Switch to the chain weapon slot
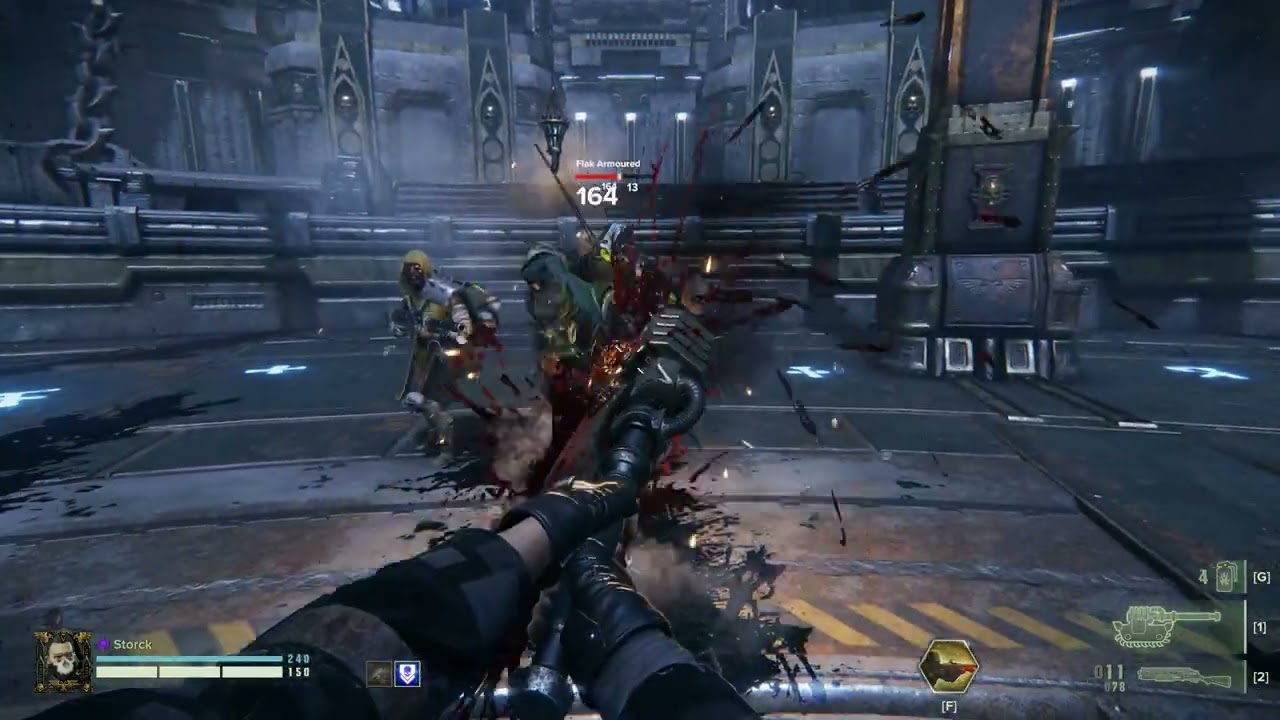This screenshot has height=720, width=1280. point(1172,627)
